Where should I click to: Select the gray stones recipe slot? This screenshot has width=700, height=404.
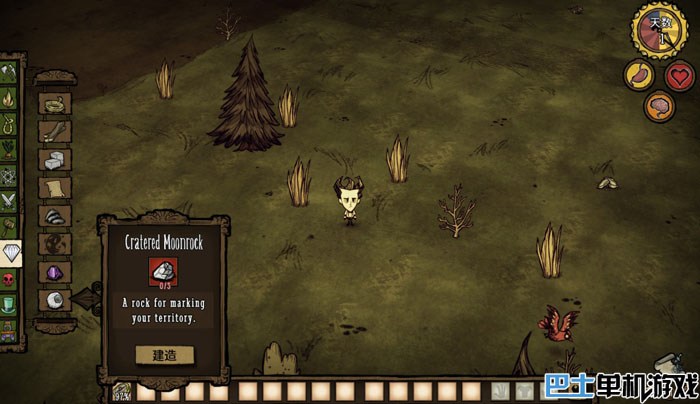pyautogui.click(x=54, y=215)
